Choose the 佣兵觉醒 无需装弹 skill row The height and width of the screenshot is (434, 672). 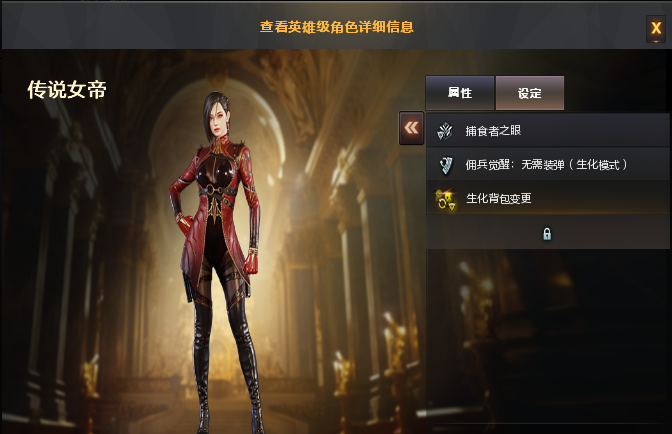coord(546,164)
